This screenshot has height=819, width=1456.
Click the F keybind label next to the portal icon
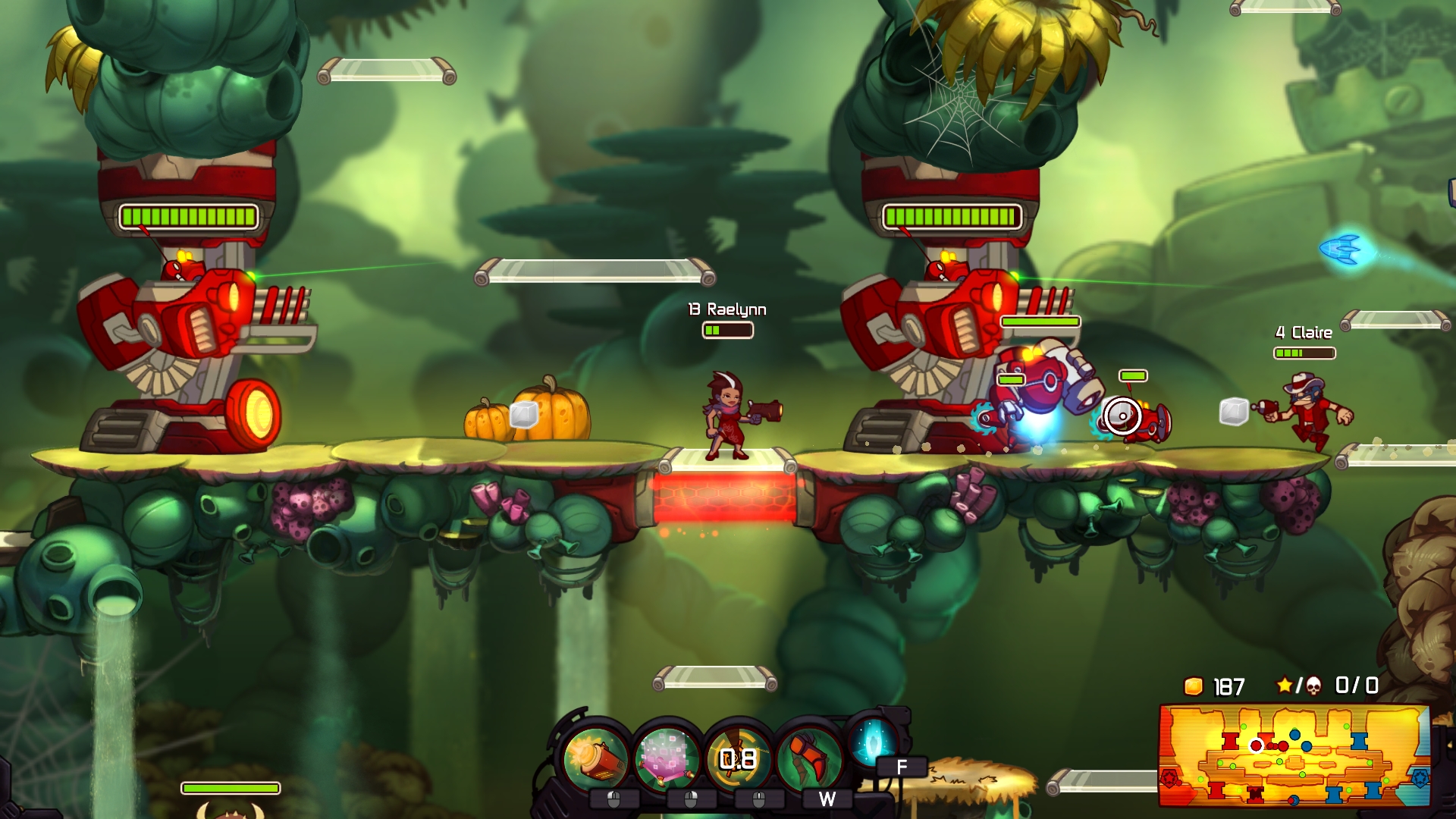pyautogui.click(x=902, y=764)
